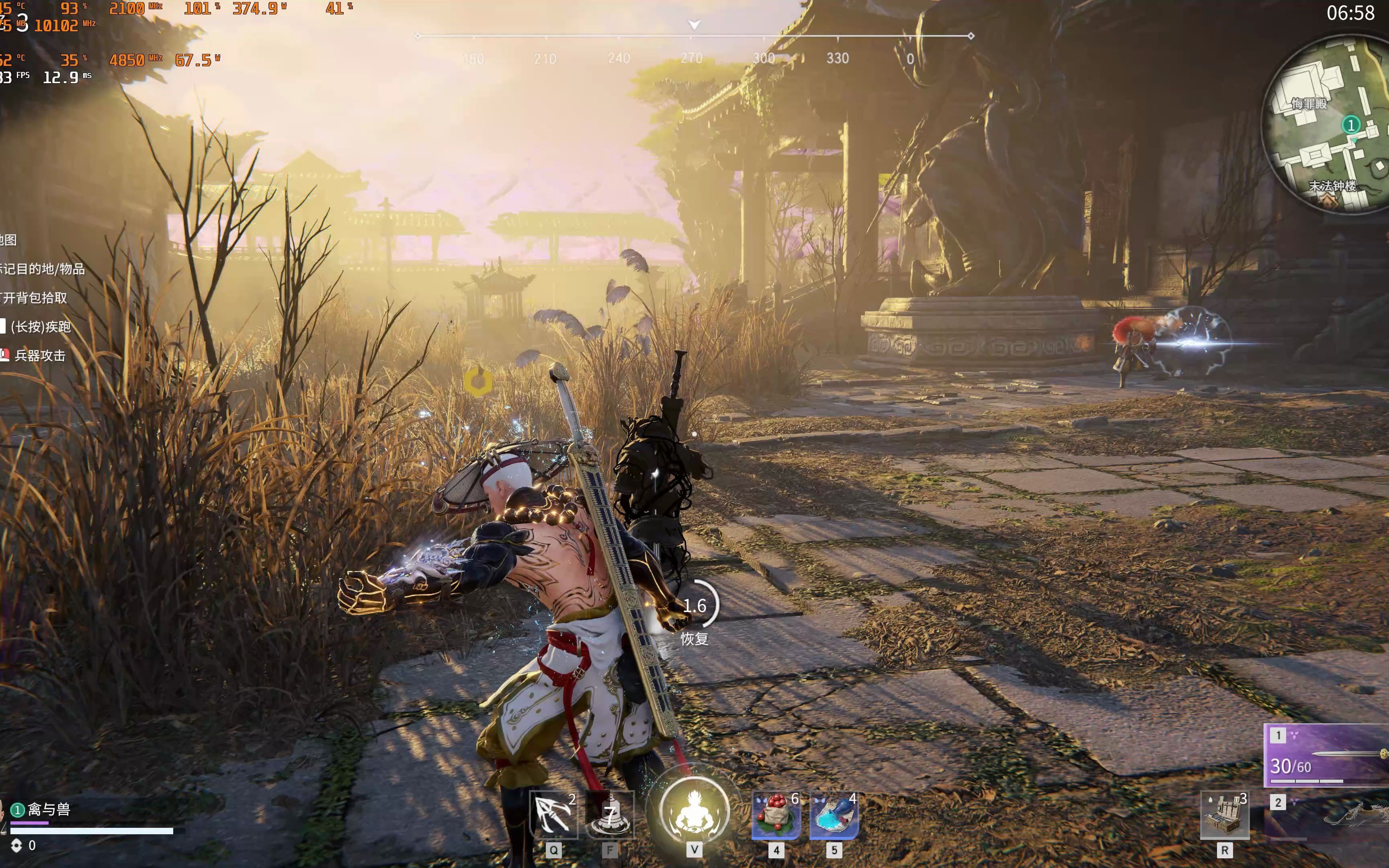Image resolution: width=1389 pixels, height=868 pixels.
Task: Activate the bell skill on cooldown
Action: (x=610, y=814)
